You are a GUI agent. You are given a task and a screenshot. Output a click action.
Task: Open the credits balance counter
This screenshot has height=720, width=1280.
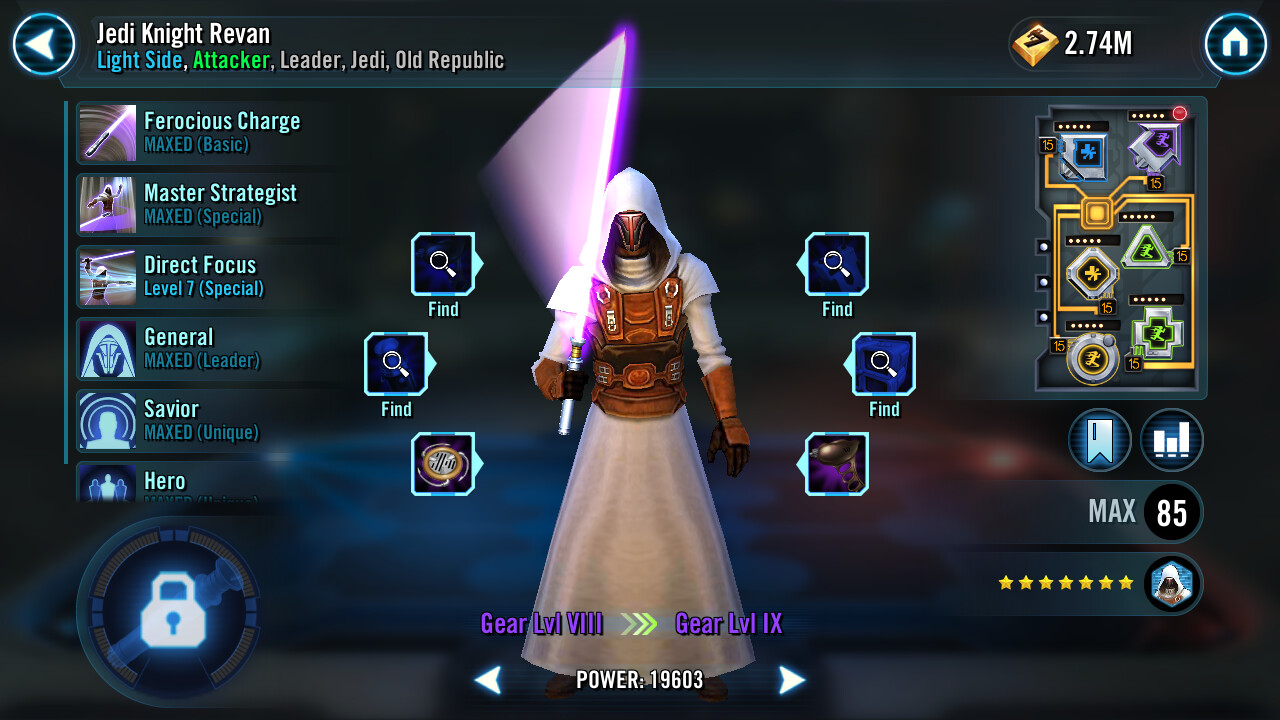pos(1072,43)
